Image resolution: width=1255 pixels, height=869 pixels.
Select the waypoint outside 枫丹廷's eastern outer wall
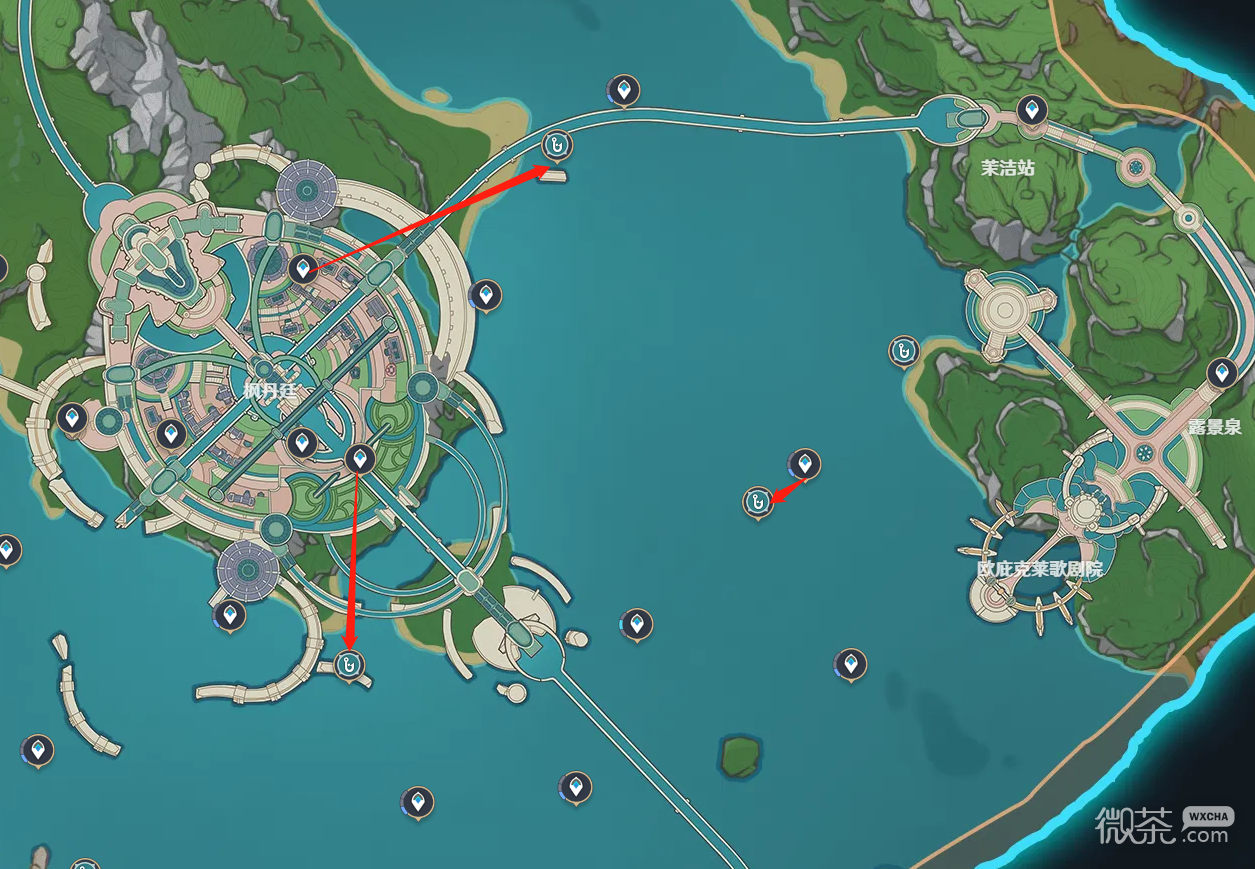[486, 294]
